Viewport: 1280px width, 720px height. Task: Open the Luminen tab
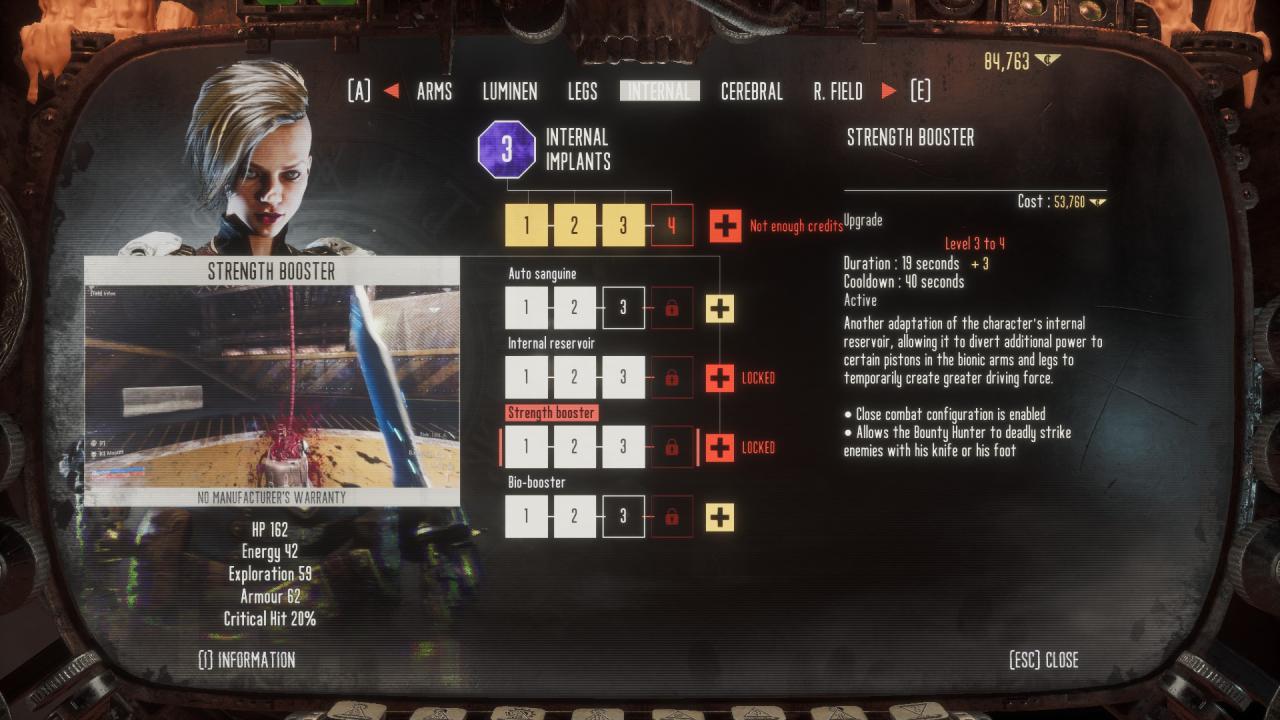[x=510, y=92]
